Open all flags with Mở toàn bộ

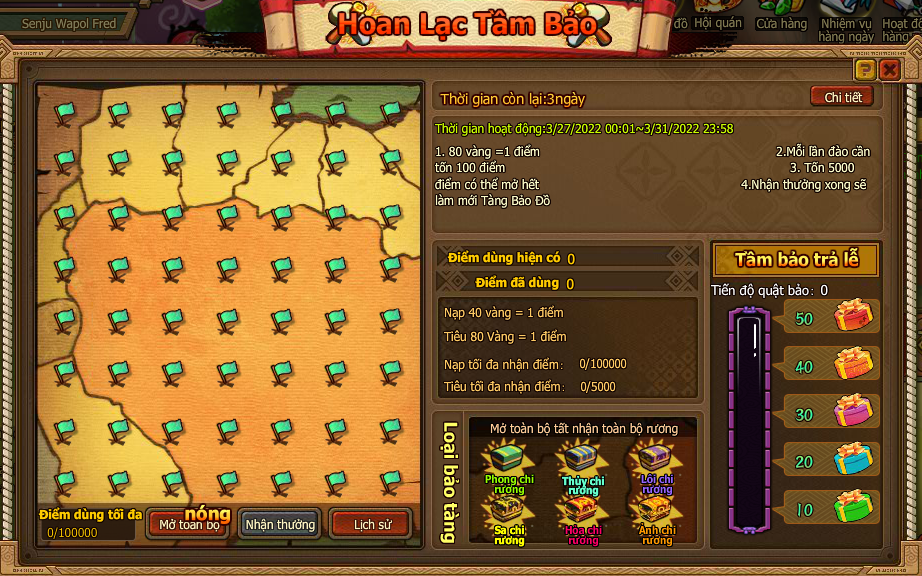point(188,524)
